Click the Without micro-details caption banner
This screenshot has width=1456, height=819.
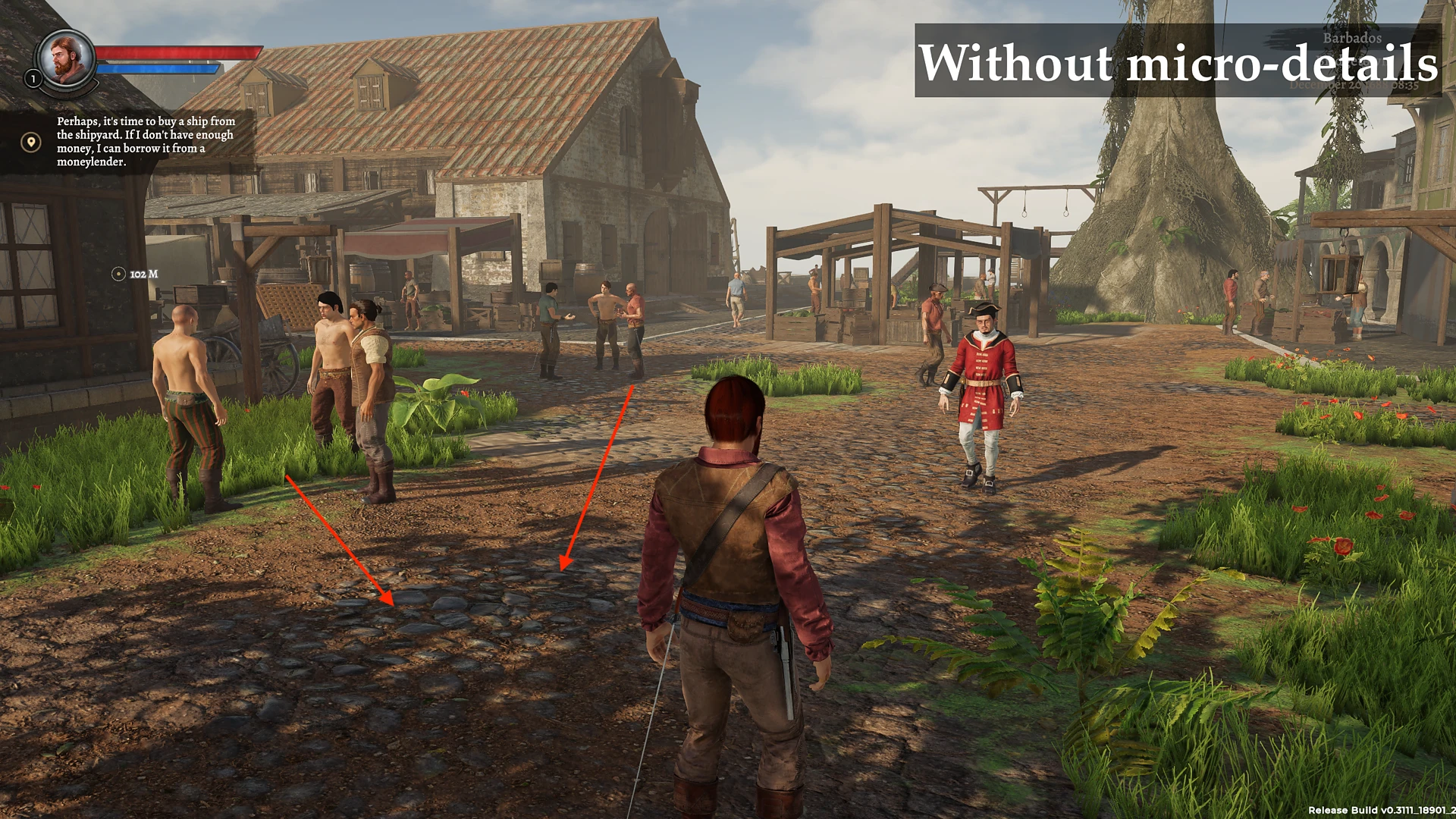click(x=1179, y=64)
